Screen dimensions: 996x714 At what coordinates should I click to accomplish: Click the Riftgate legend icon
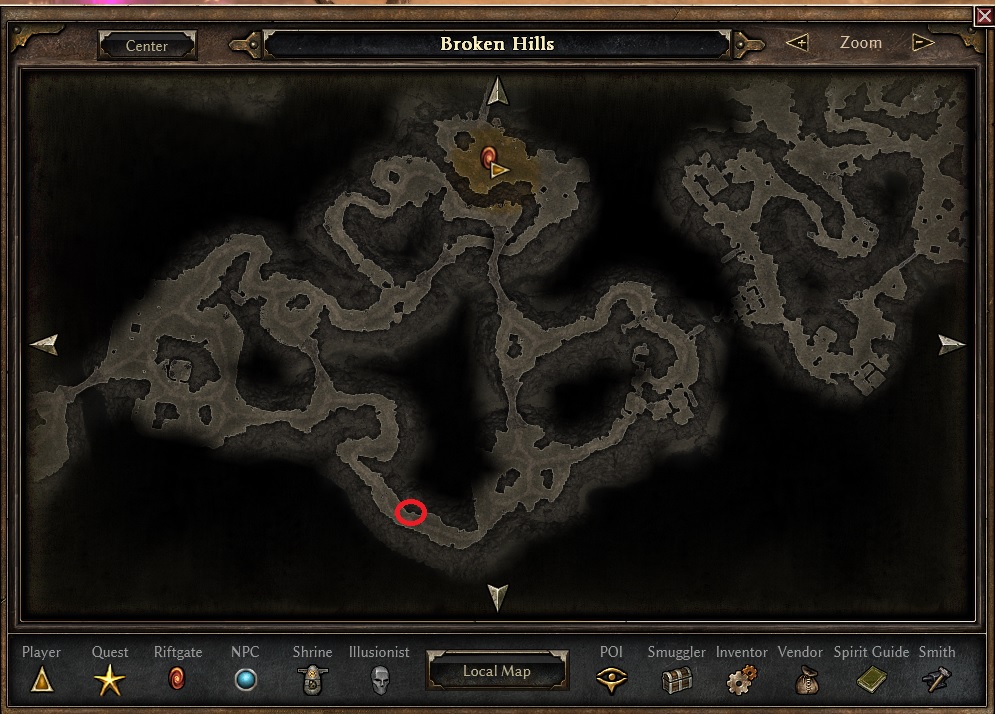(178, 681)
